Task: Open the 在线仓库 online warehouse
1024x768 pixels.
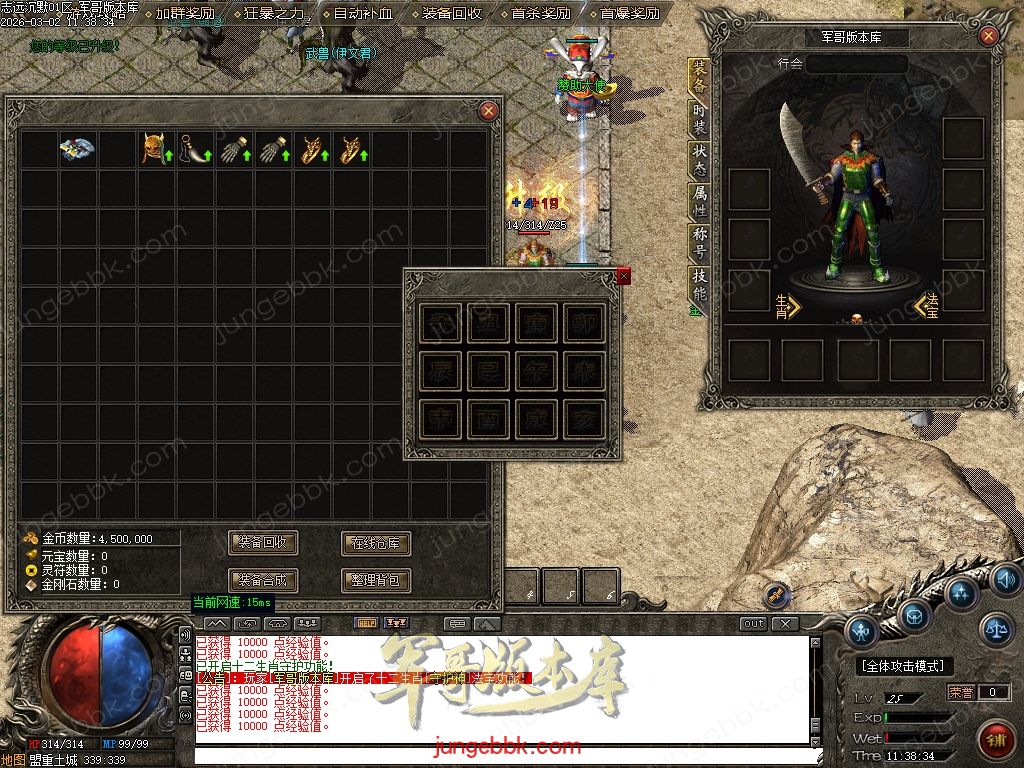Action: click(376, 543)
